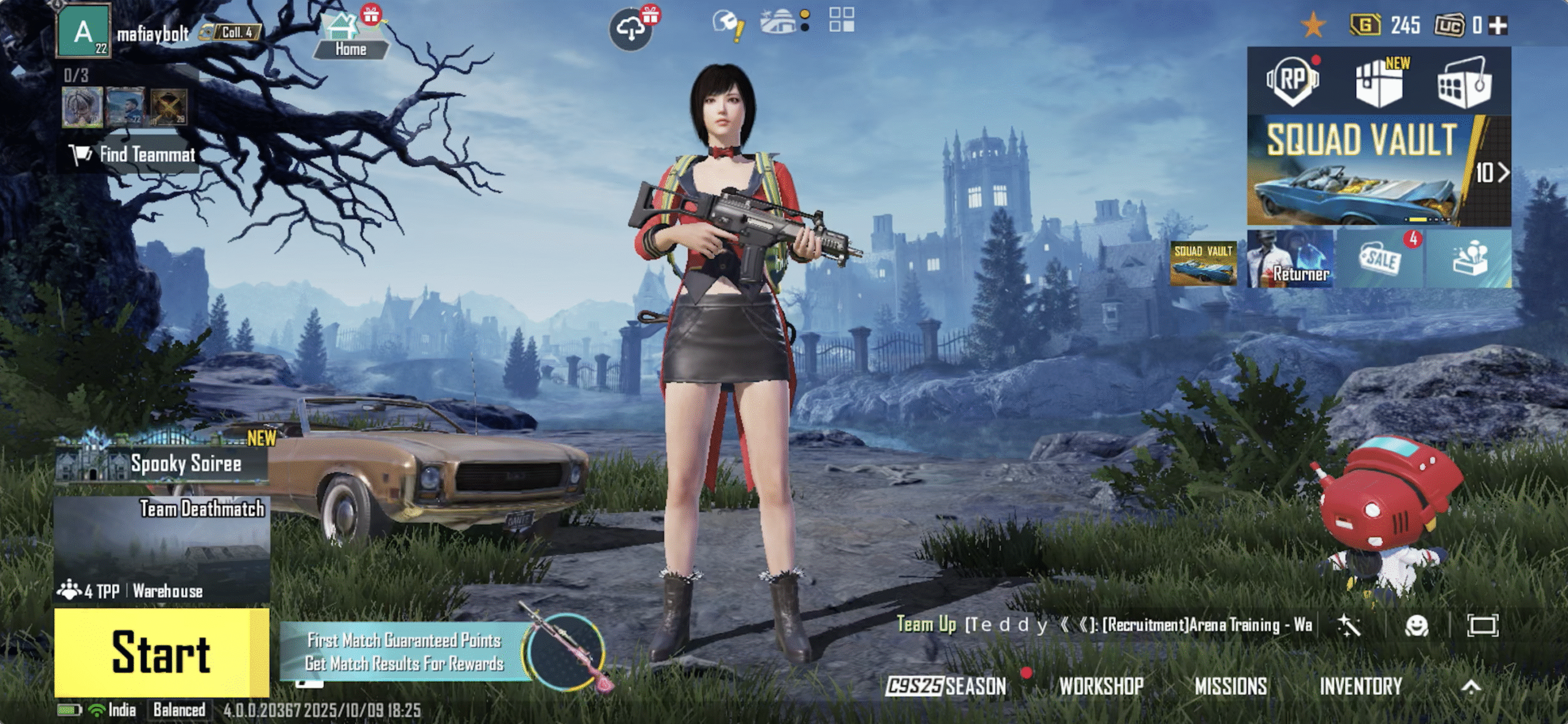Viewport: 1568px width, 724px height.
Task: Open the Home button
Action: pos(350,38)
